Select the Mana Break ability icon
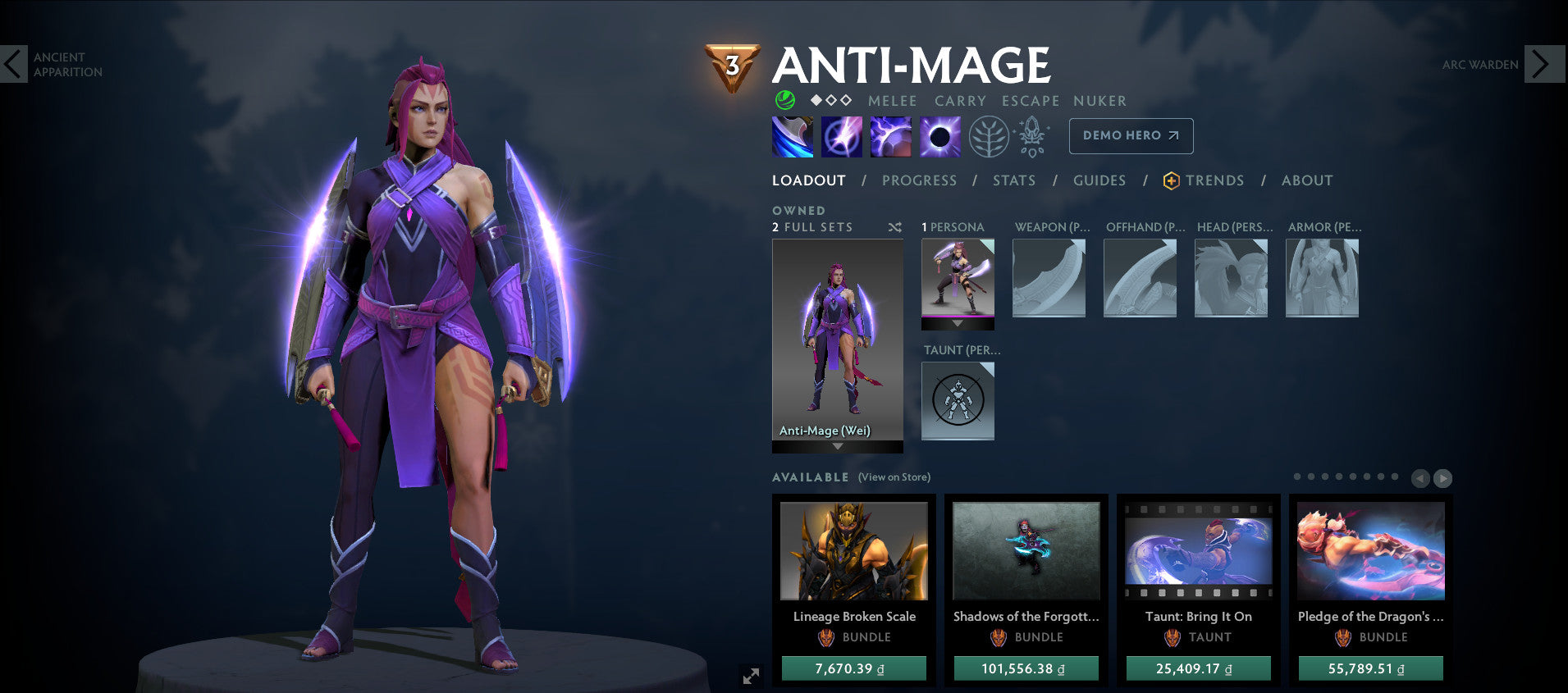Image resolution: width=1568 pixels, height=693 pixels. 791,135
